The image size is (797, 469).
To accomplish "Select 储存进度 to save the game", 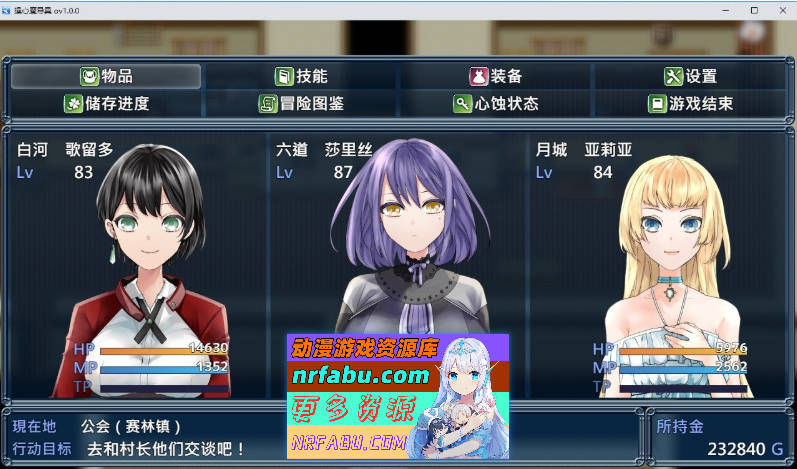I will (x=106, y=103).
